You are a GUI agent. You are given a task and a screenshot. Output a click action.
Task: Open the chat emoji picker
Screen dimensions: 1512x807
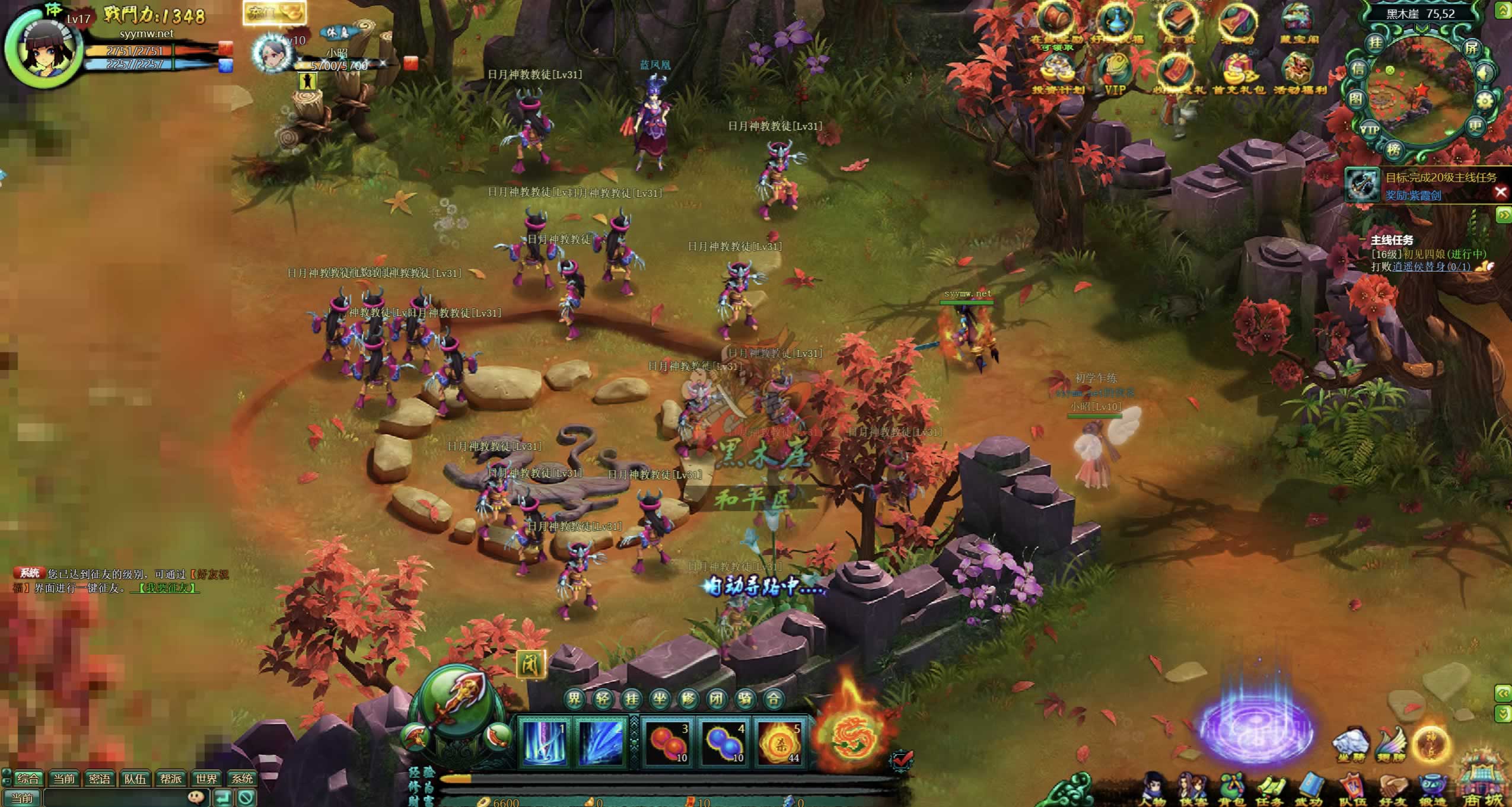click(196, 798)
